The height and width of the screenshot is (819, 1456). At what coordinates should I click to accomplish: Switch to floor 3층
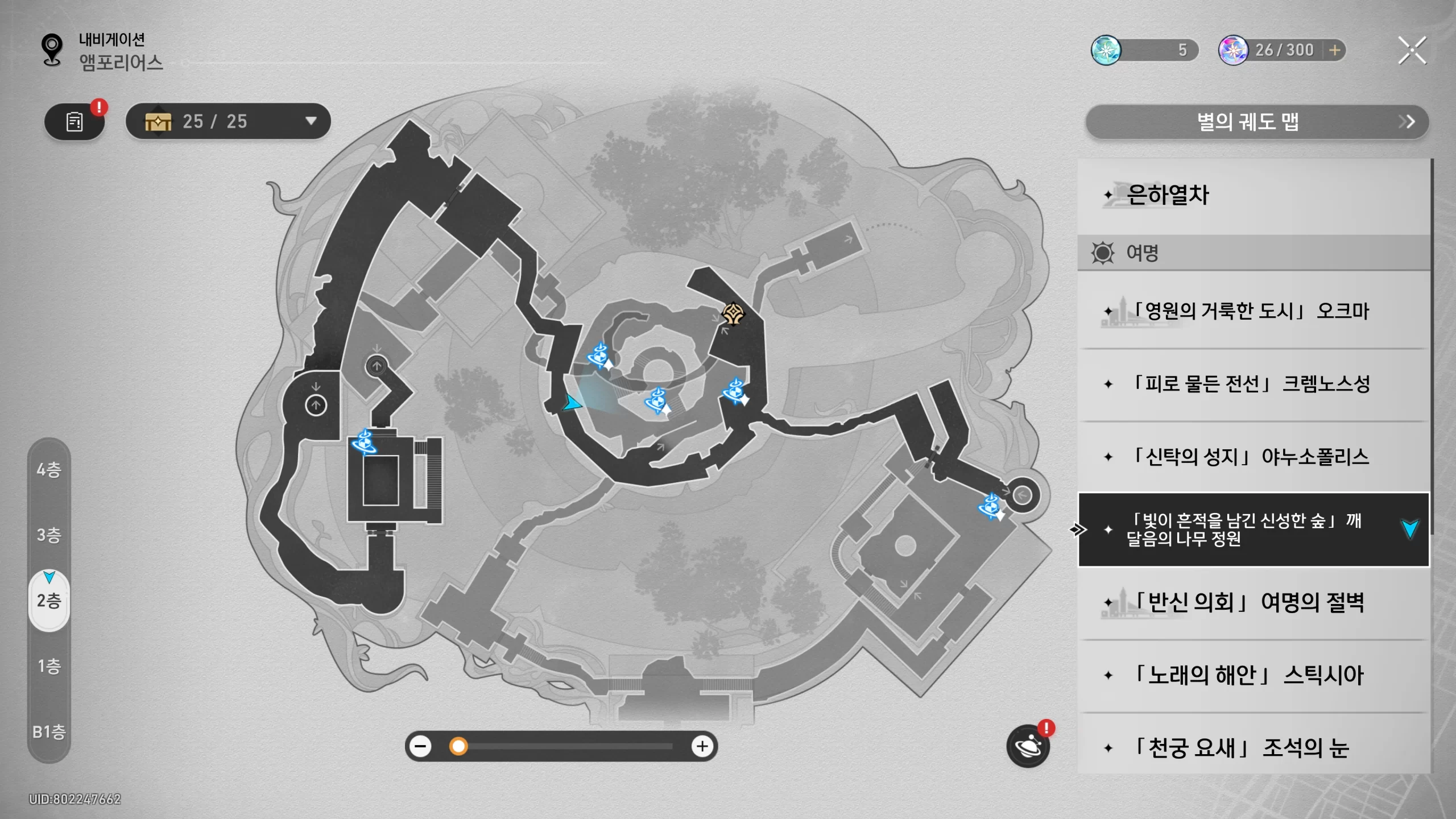[49, 535]
